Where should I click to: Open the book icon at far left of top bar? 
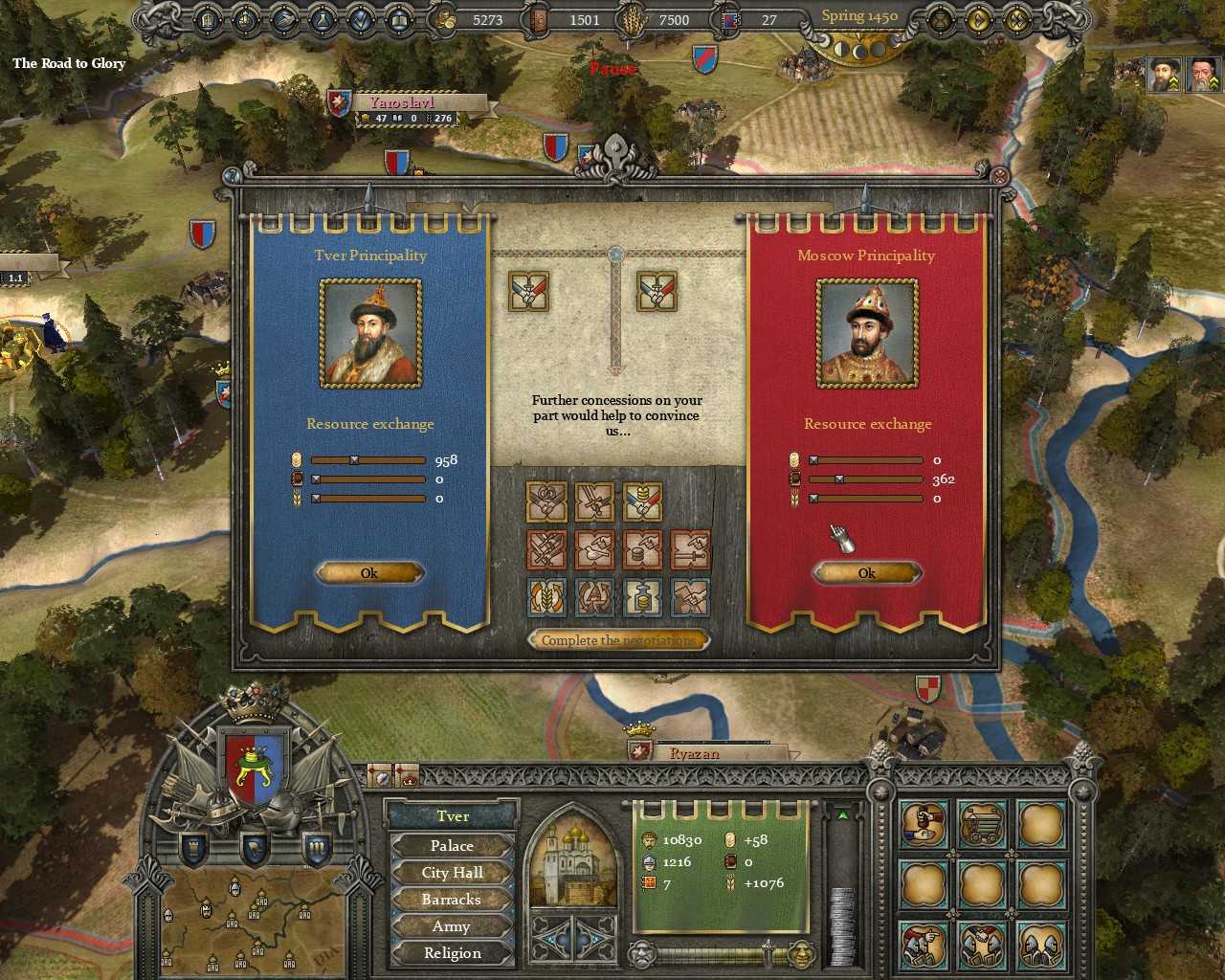[x=207, y=19]
